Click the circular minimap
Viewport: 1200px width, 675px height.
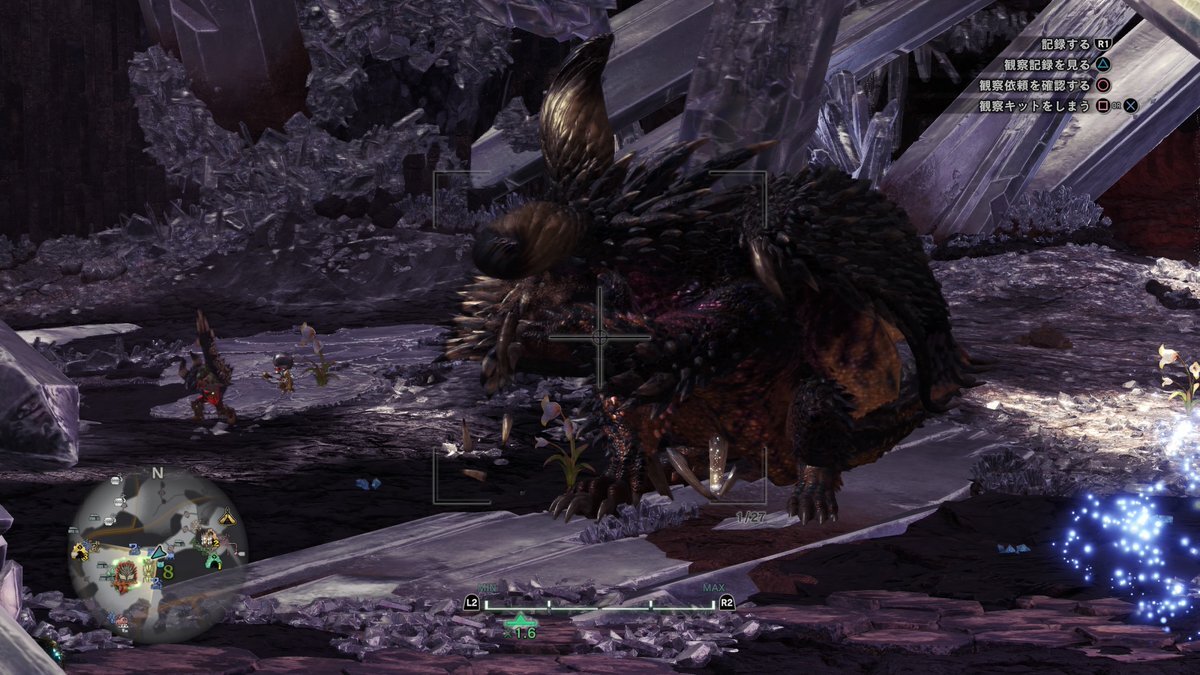click(x=157, y=554)
